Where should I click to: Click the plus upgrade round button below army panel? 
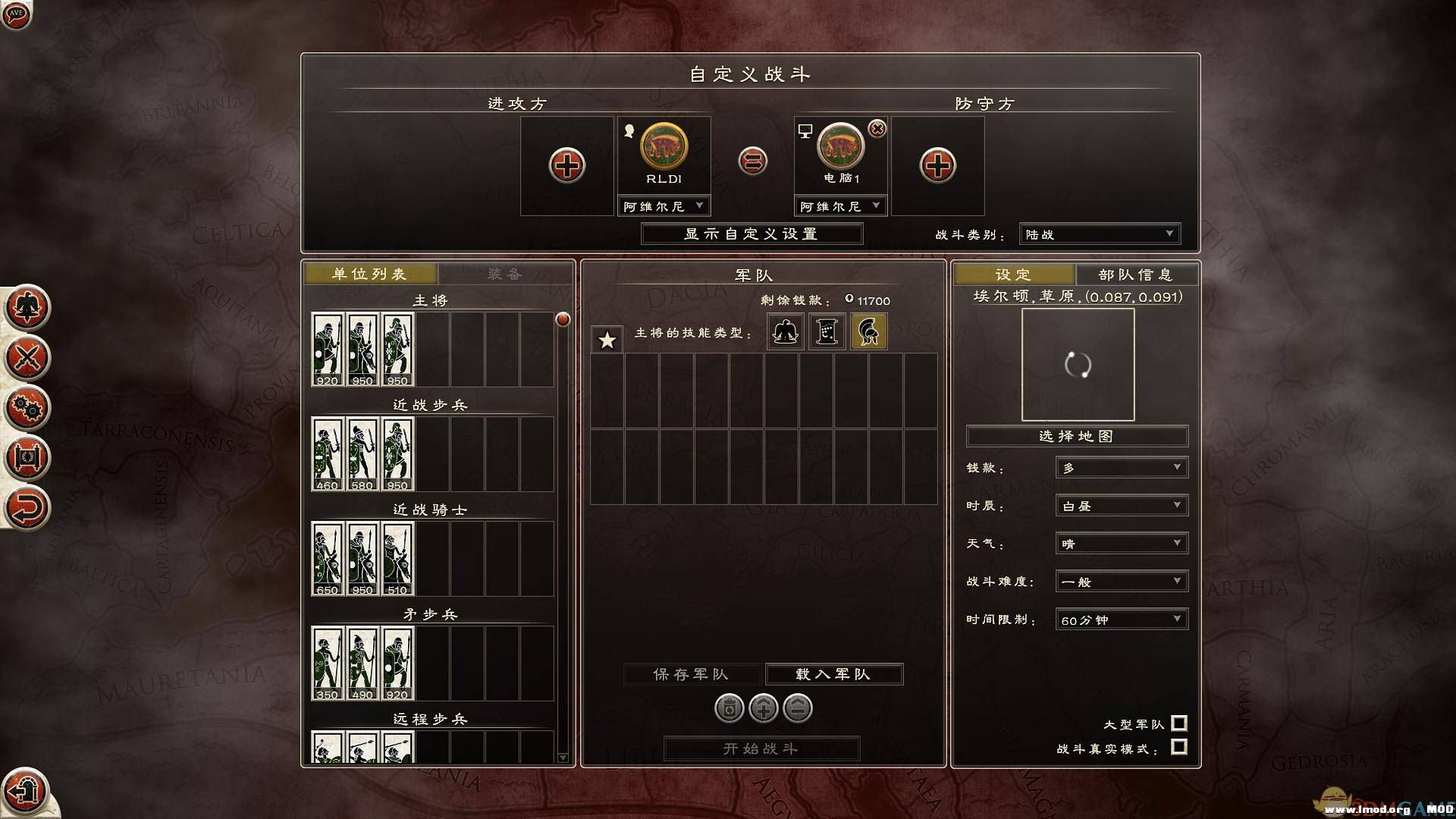(764, 708)
